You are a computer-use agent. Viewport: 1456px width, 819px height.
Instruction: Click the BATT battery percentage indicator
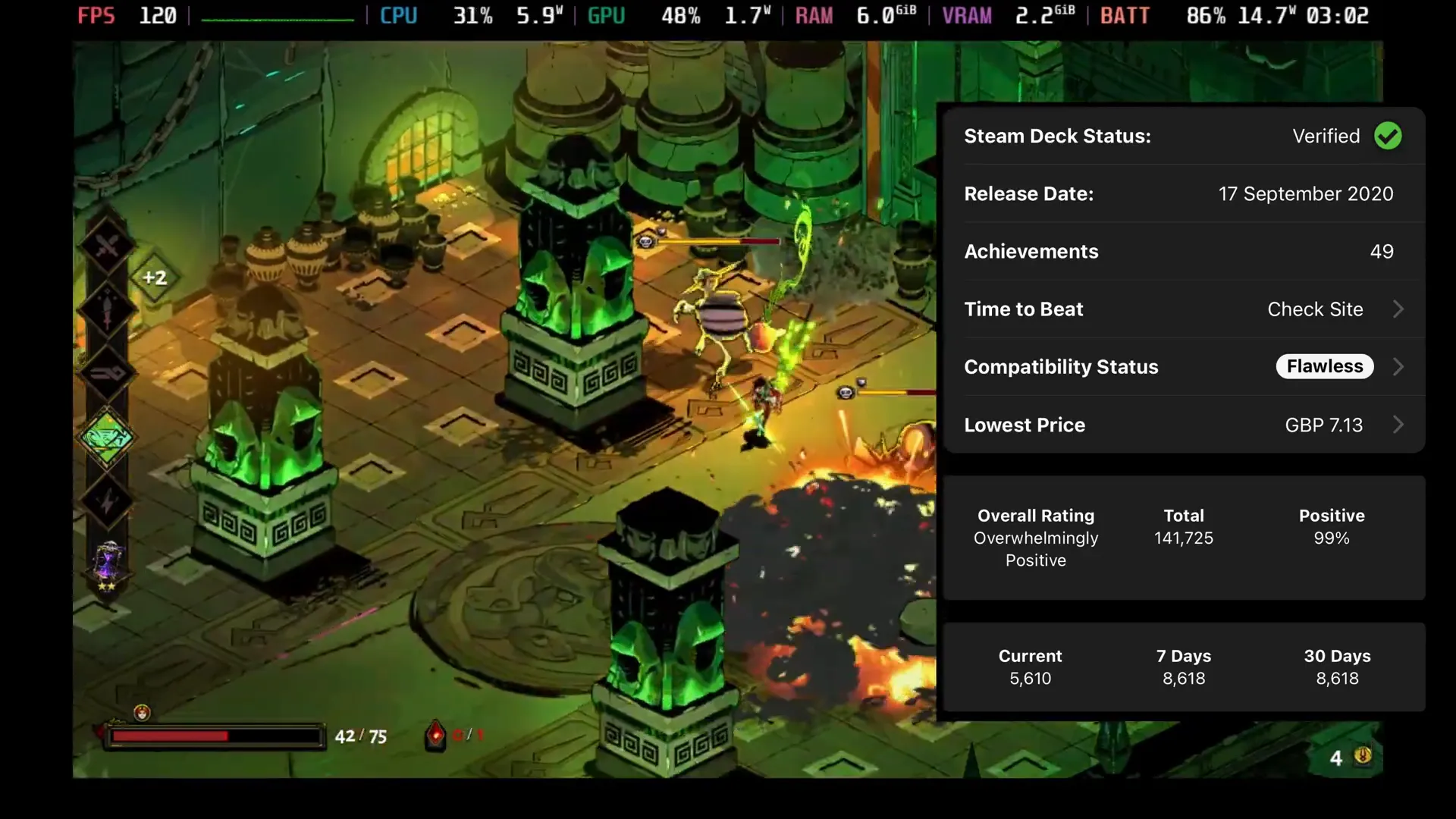pos(1206,15)
